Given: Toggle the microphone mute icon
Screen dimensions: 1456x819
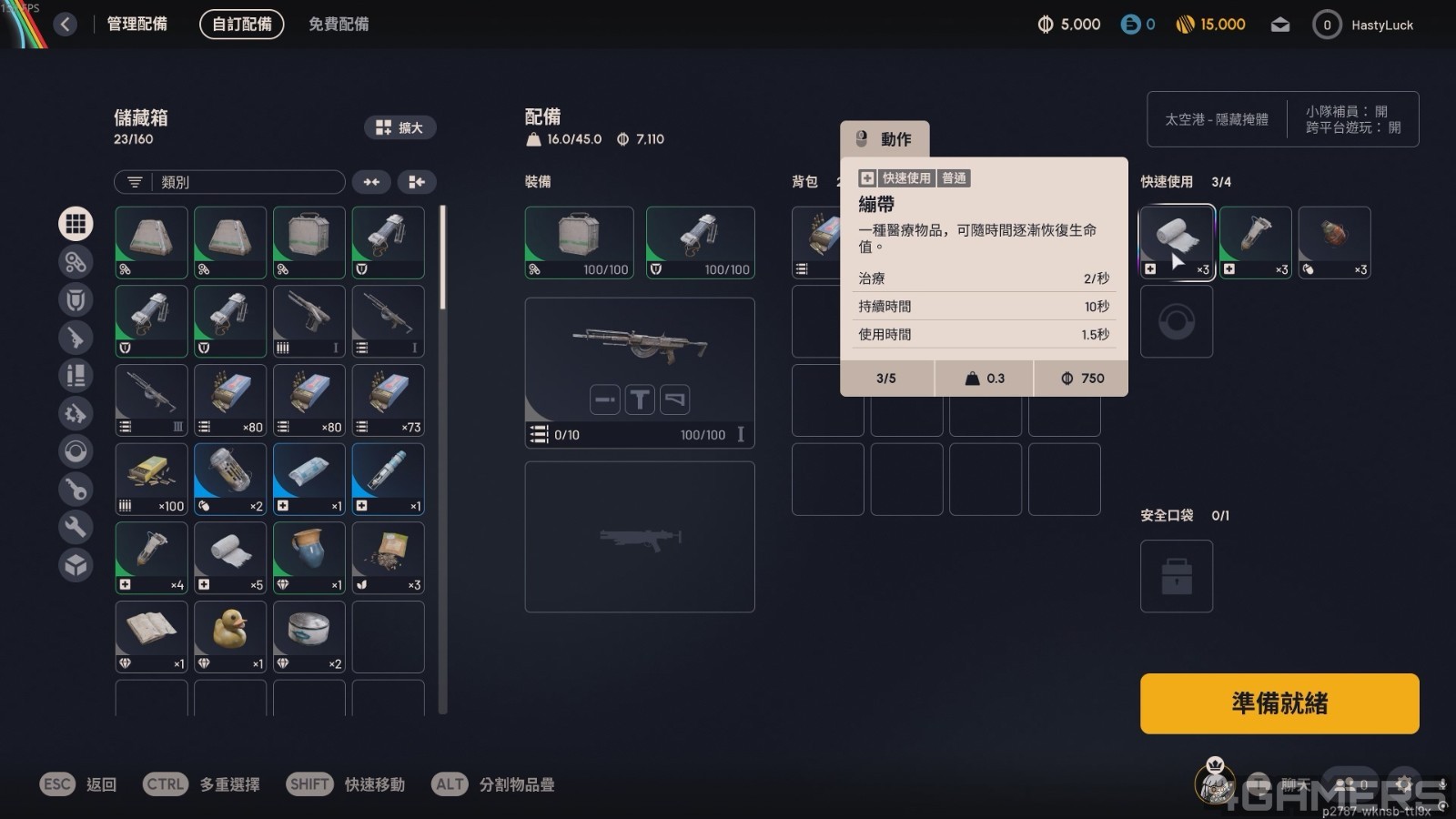Looking at the screenshot, I should coord(1443,784).
